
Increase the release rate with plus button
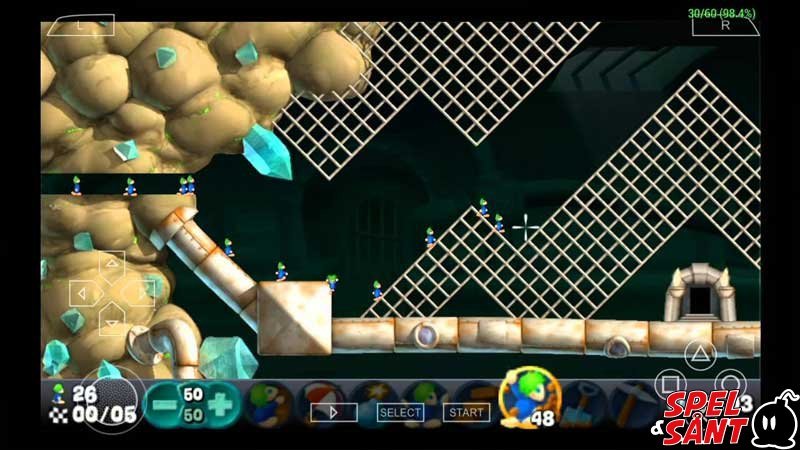(221, 403)
